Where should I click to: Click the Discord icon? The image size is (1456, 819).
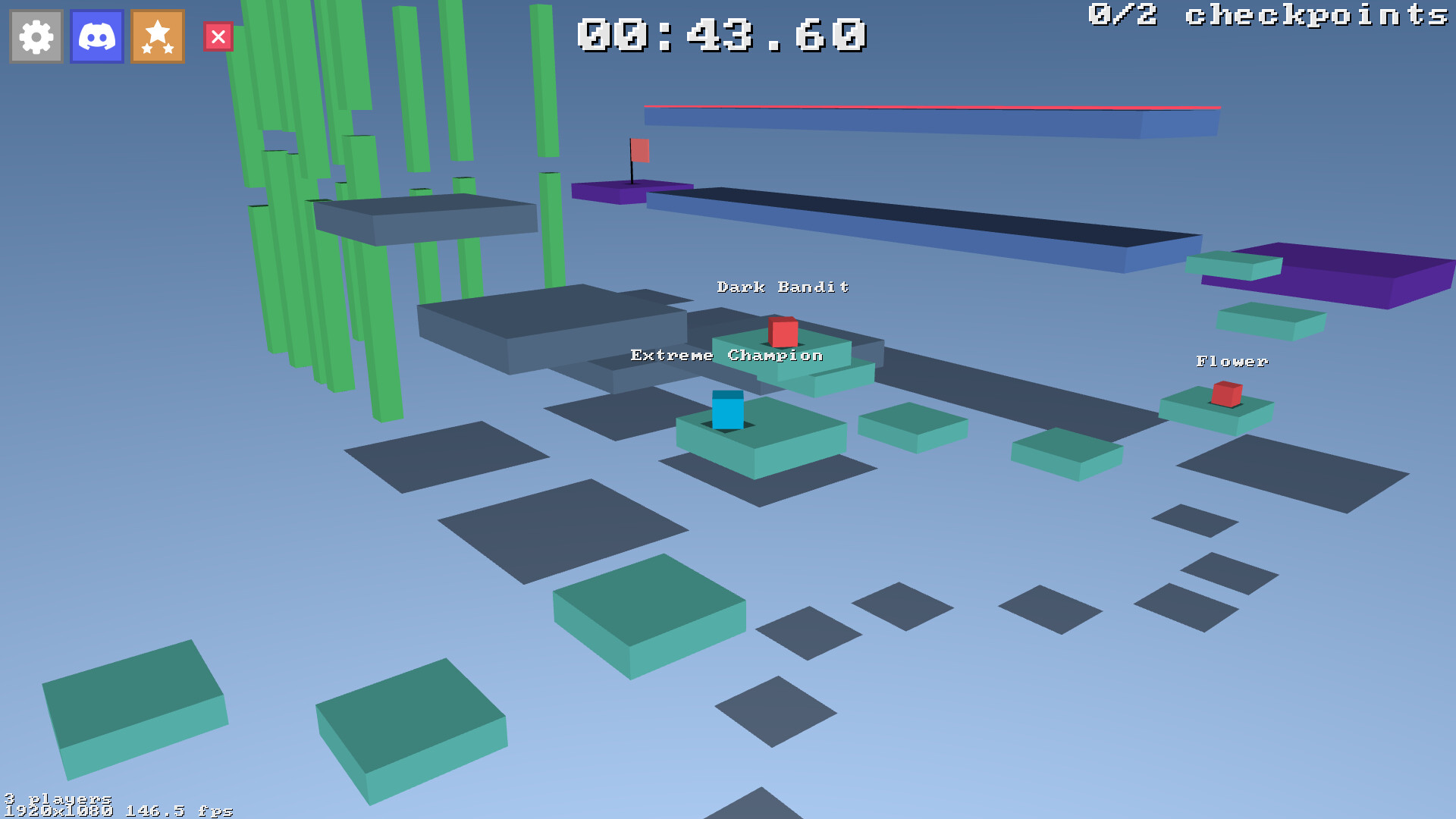[x=96, y=36]
